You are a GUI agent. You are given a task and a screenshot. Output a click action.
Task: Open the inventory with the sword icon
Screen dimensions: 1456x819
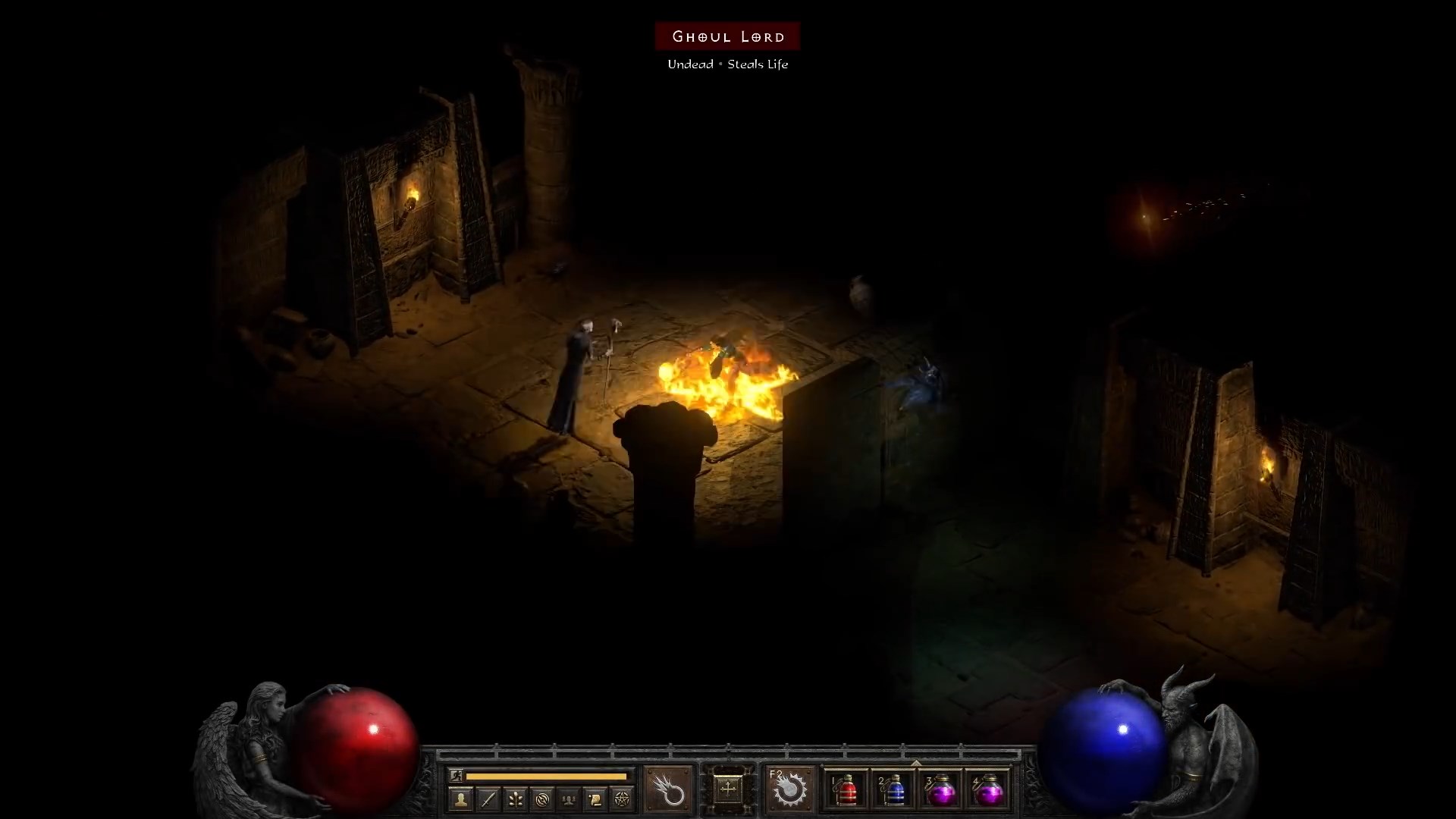tap(488, 799)
